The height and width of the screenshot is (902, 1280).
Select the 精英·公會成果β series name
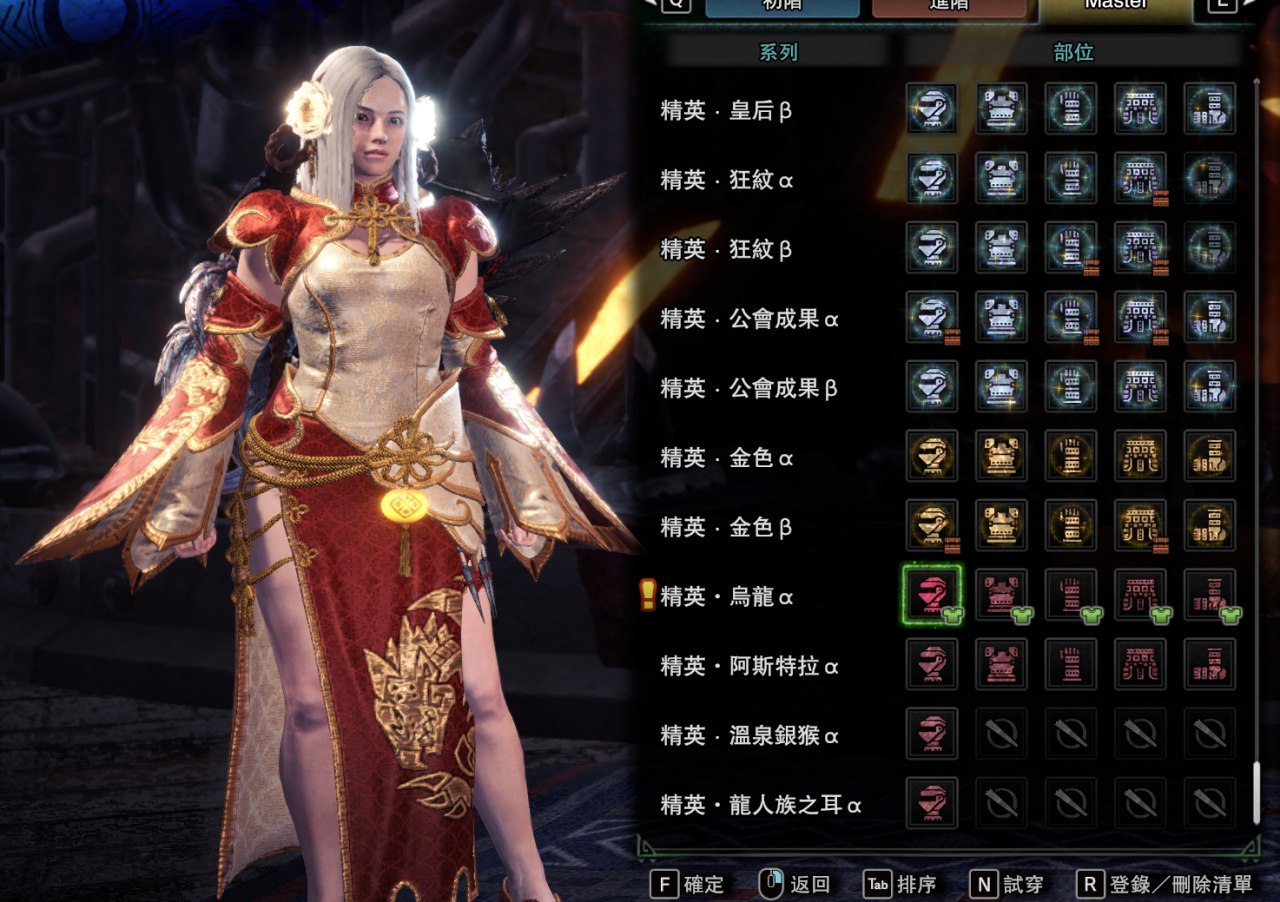pos(749,388)
